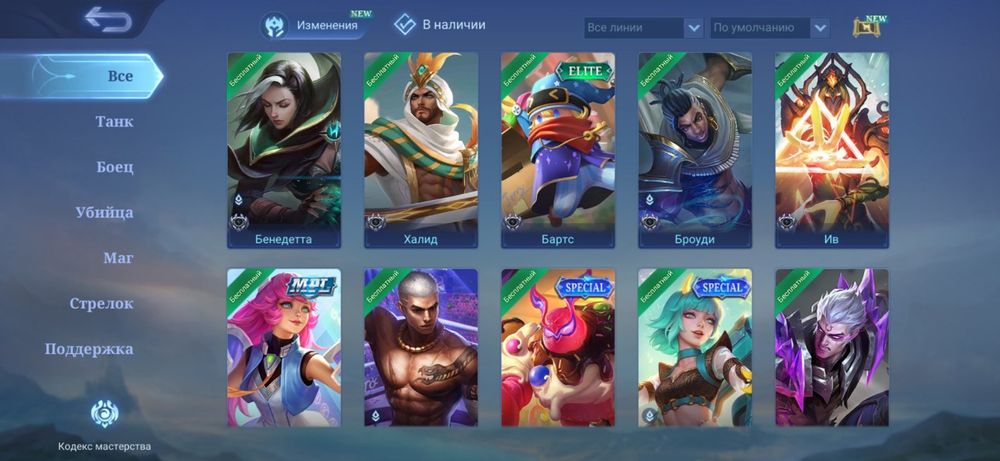Open the Все линии dropdown

(x=644, y=28)
